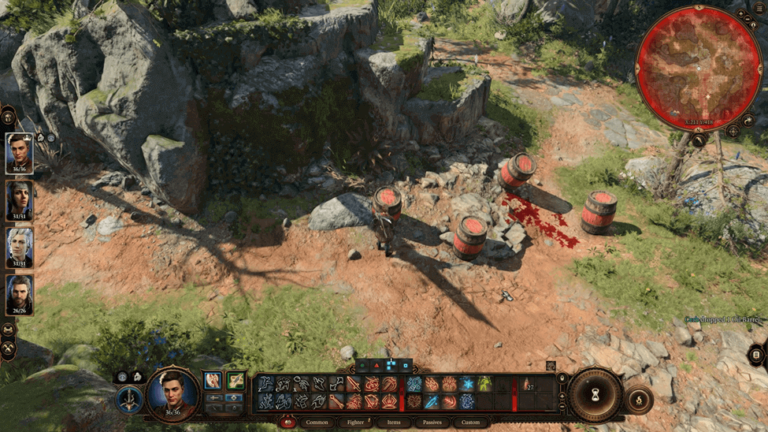768x432 pixels.
Task: Select the green ability icon in hotbar
Action: pyautogui.click(x=484, y=384)
